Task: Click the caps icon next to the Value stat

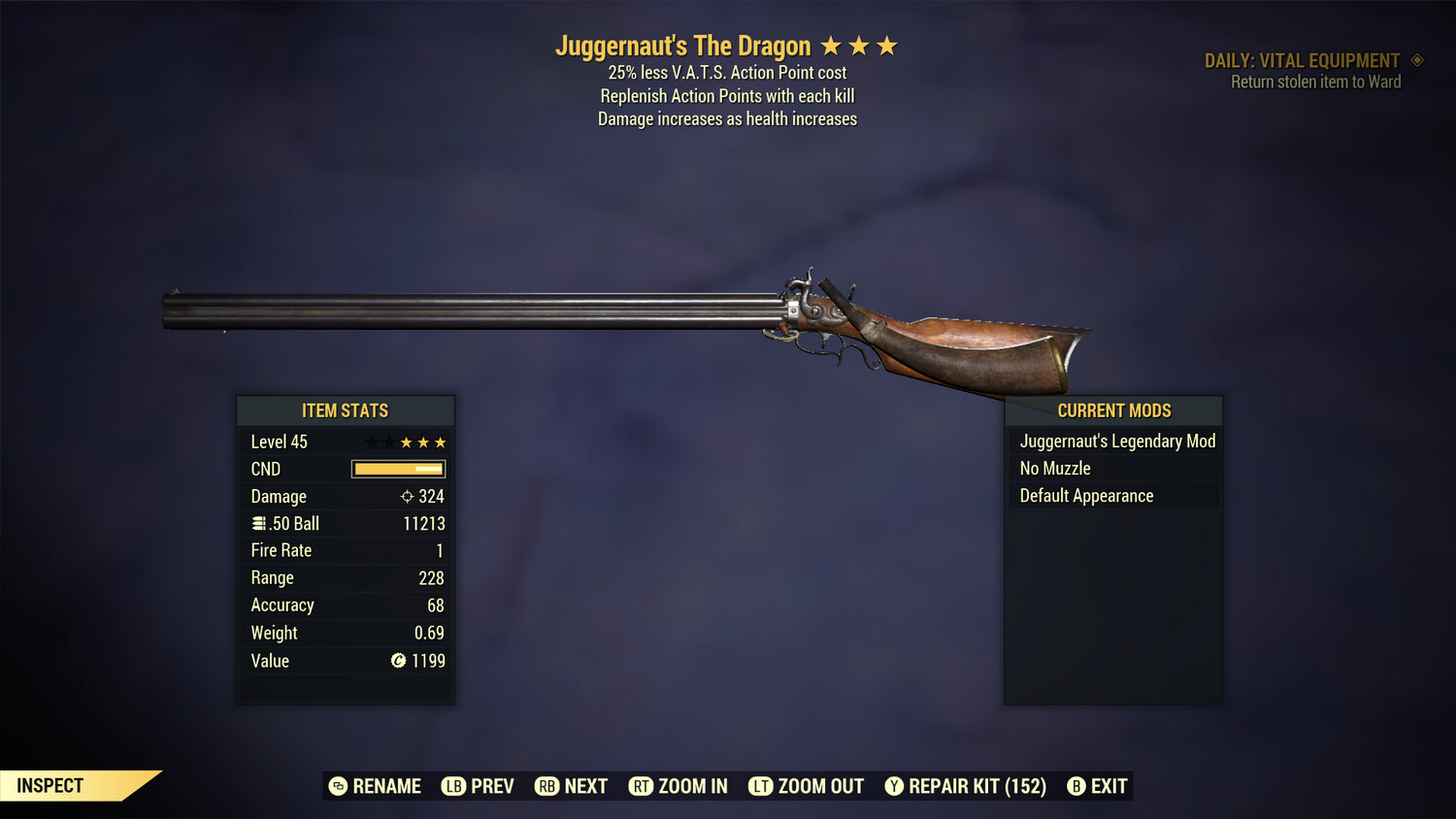Action: click(398, 661)
